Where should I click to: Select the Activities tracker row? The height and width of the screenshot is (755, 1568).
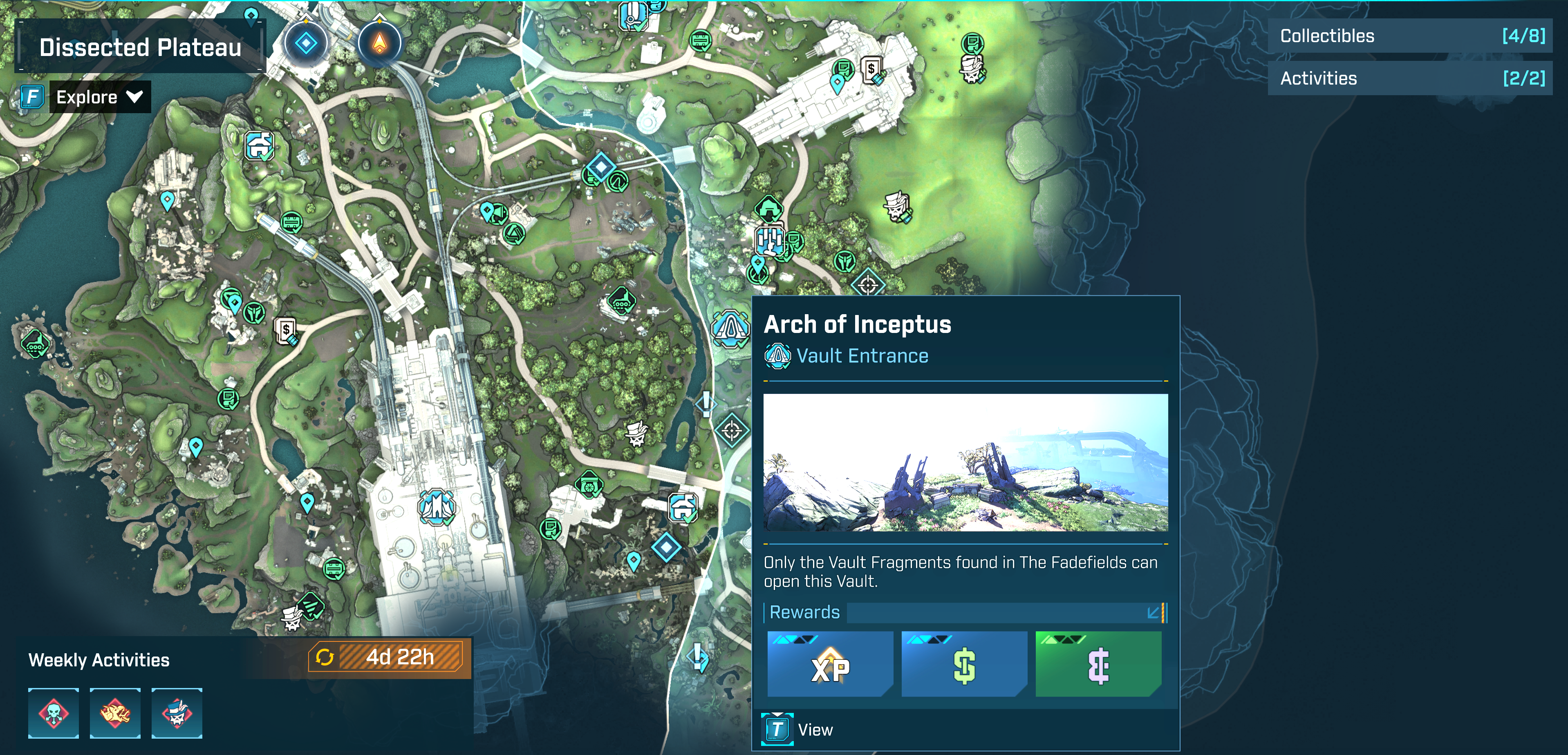[x=1410, y=78]
